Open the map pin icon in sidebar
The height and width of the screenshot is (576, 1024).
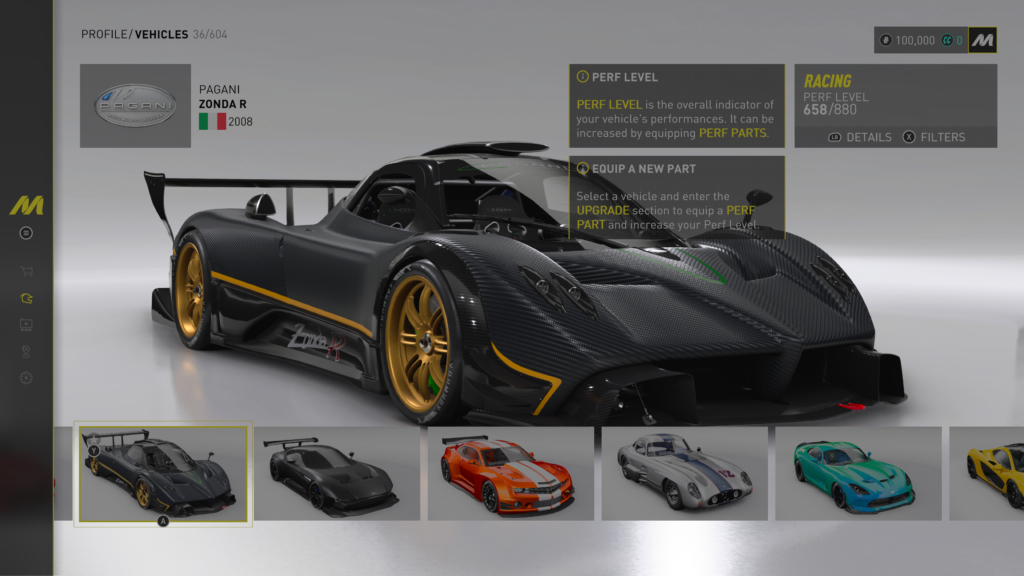coord(26,351)
